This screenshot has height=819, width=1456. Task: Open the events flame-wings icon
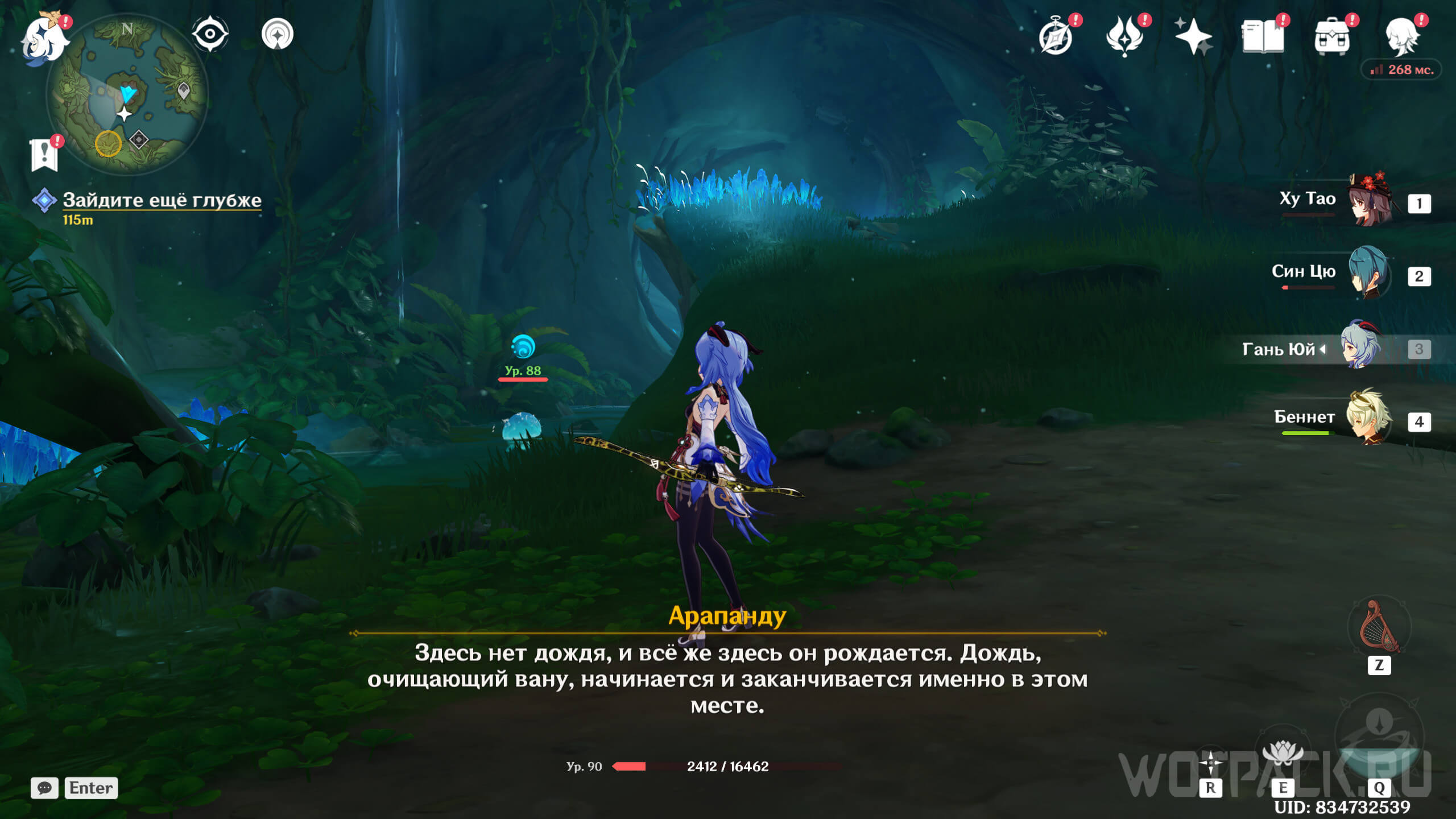[1124, 36]
